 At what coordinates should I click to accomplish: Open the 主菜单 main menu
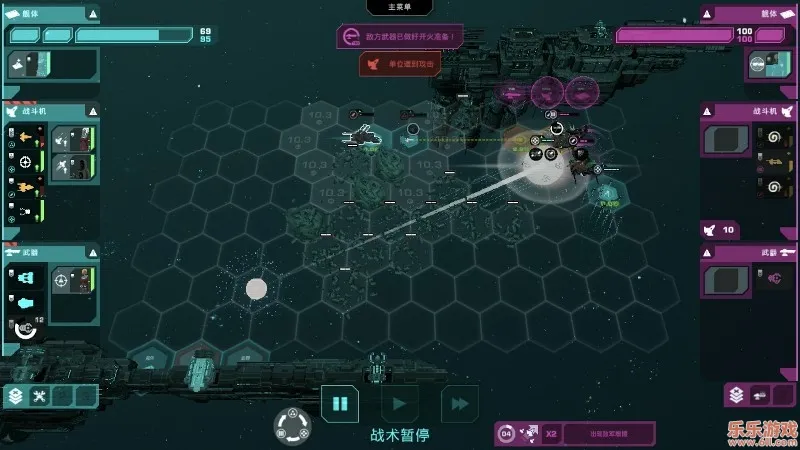[400, 7]
